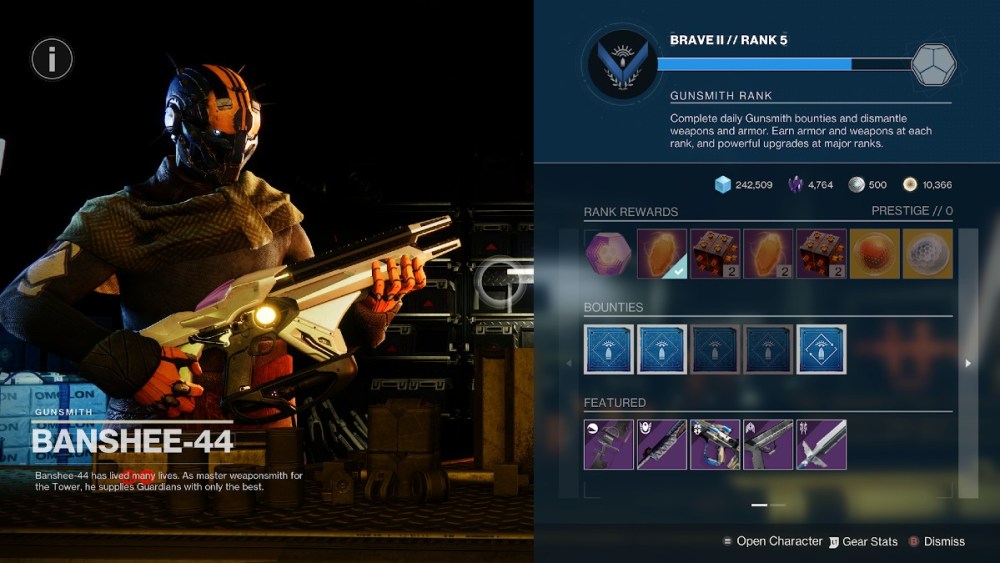The height and width of the screenshot is (563, 1000).
Task: Choose the white honeycomb orb rank reward
Action: pos(928,254)
